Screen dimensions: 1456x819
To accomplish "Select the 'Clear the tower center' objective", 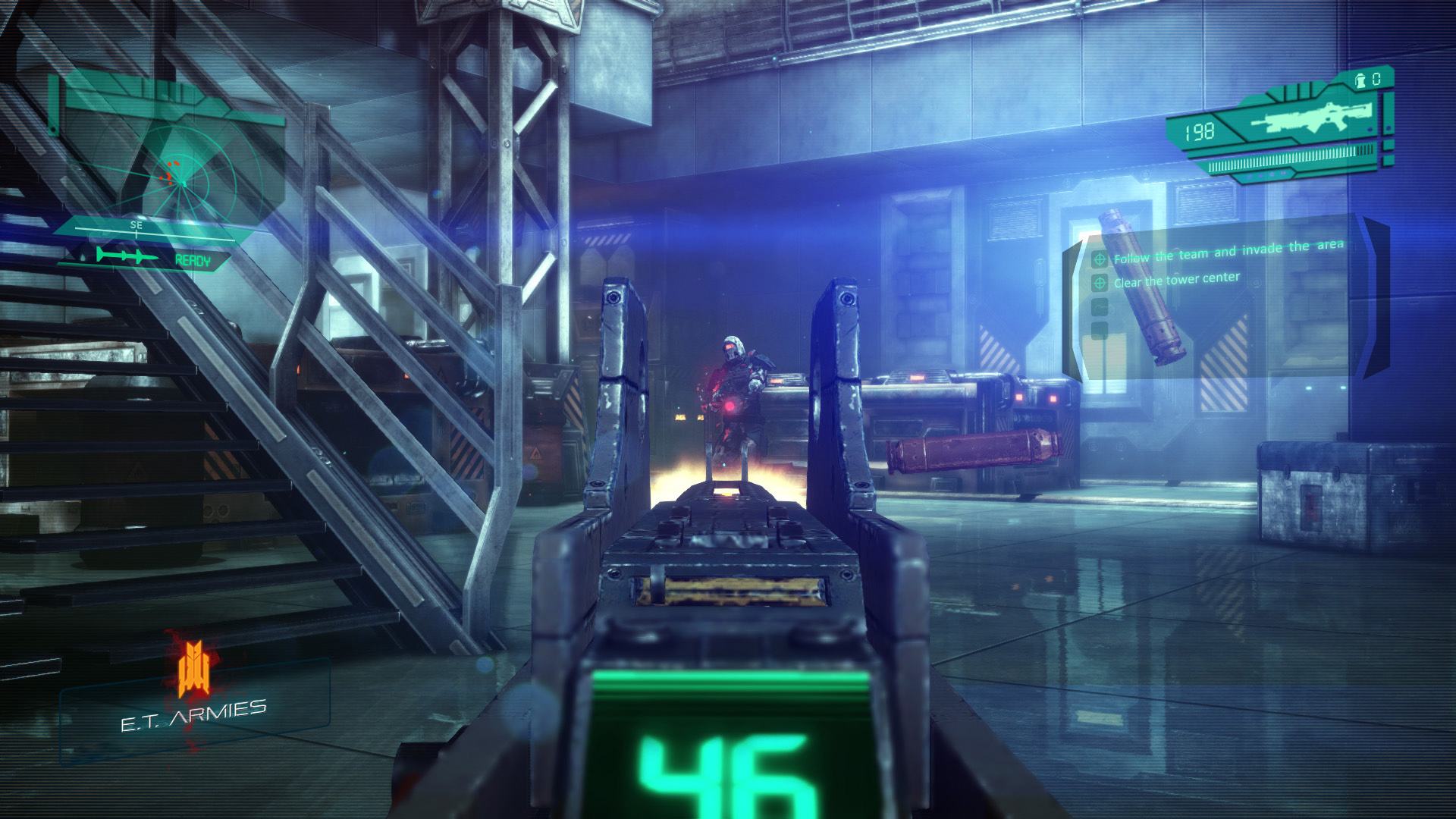I will (x=1175, y=281).
